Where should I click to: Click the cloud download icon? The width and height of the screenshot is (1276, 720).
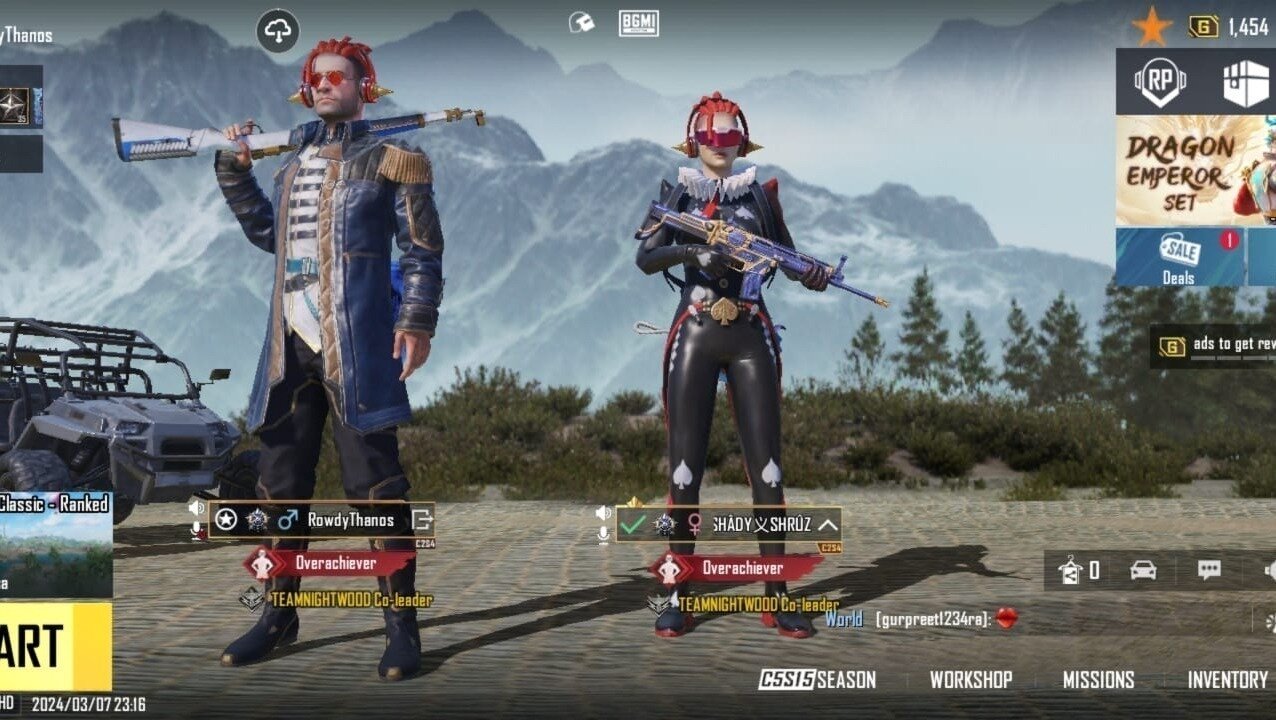click(278, 31)
